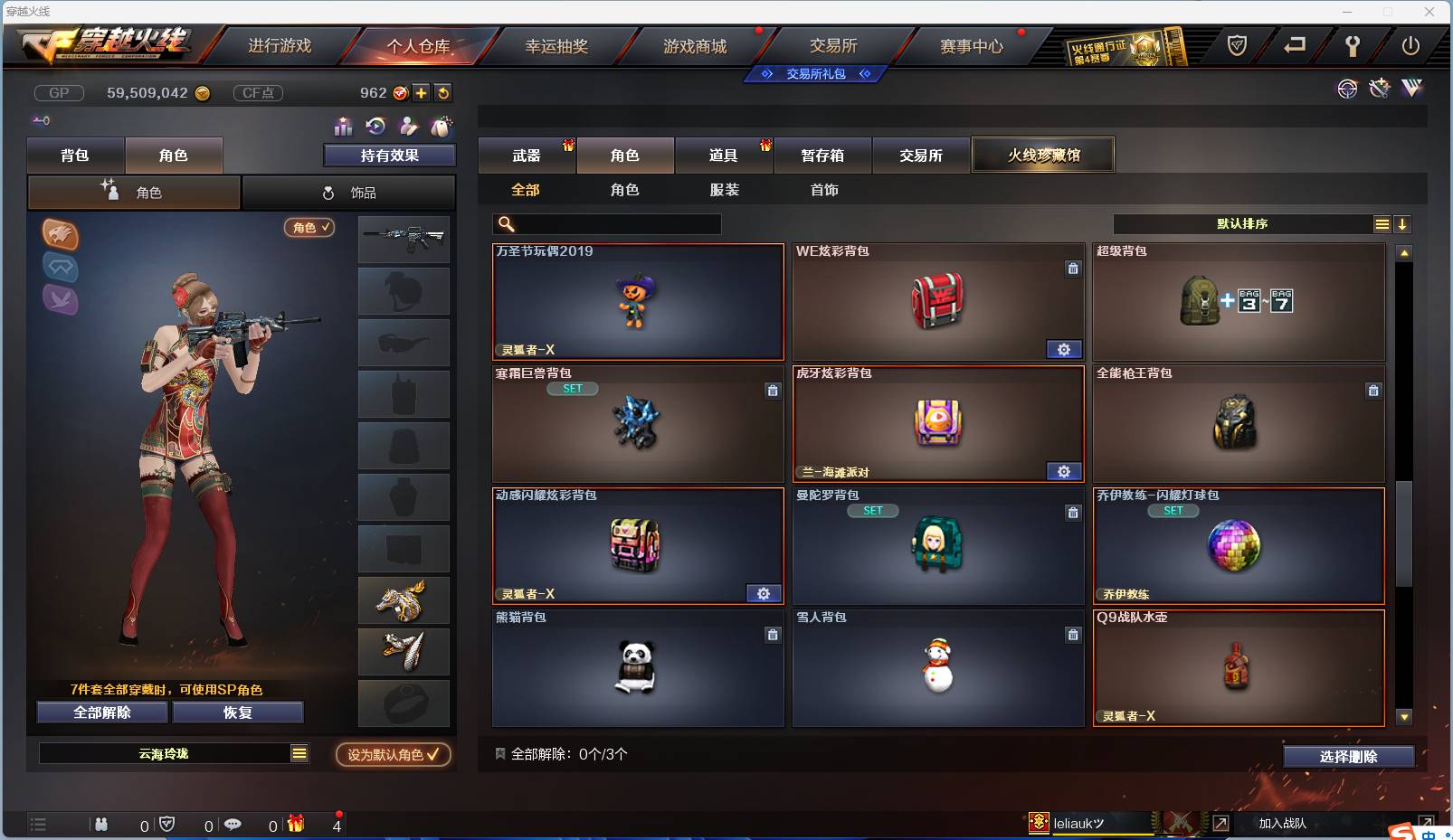Click inside the item search field
This screenshot has width=1453, height=840.
tap(615, 223)
